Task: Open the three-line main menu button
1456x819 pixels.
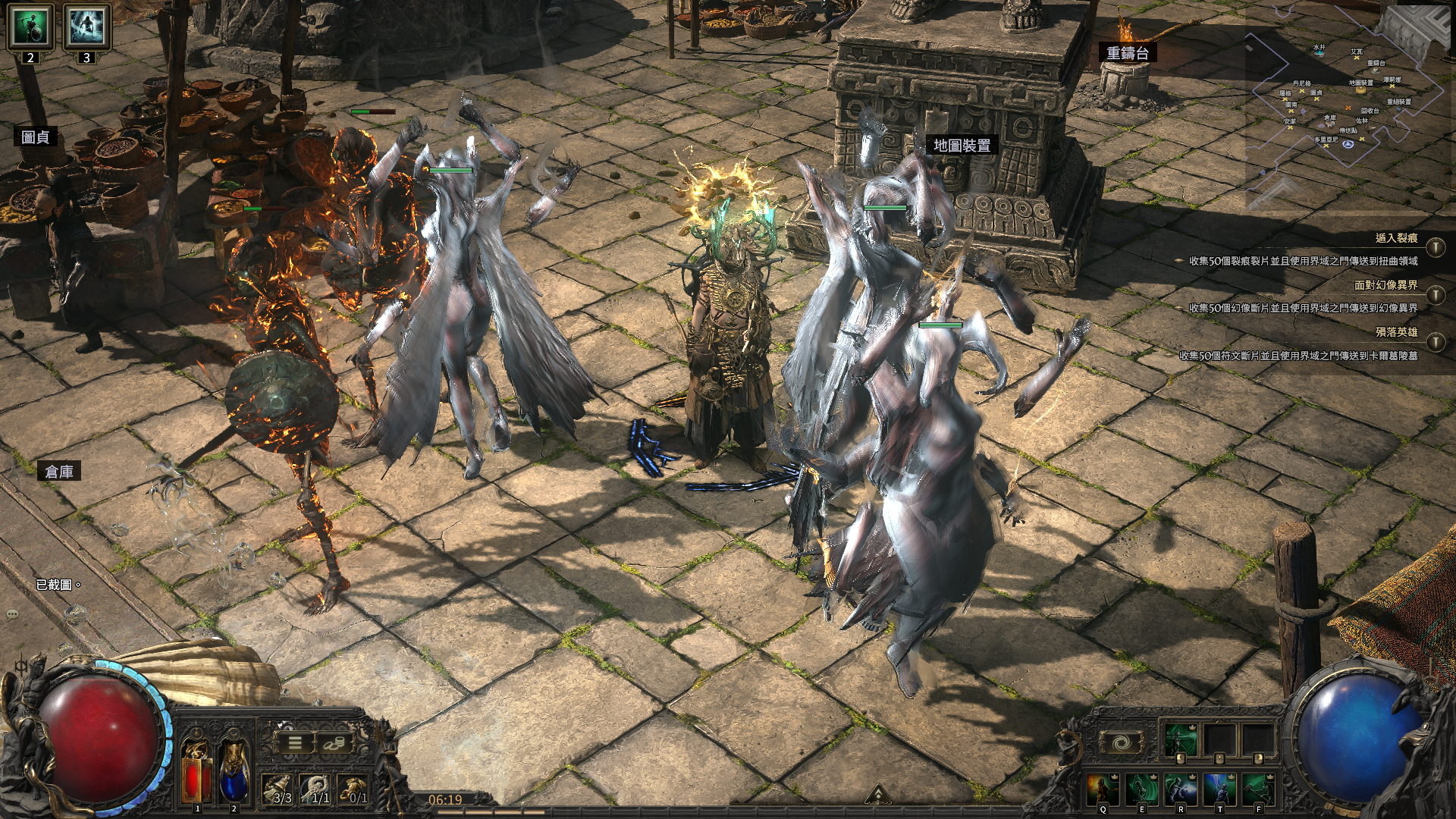Action: click(x=296, y=743)
